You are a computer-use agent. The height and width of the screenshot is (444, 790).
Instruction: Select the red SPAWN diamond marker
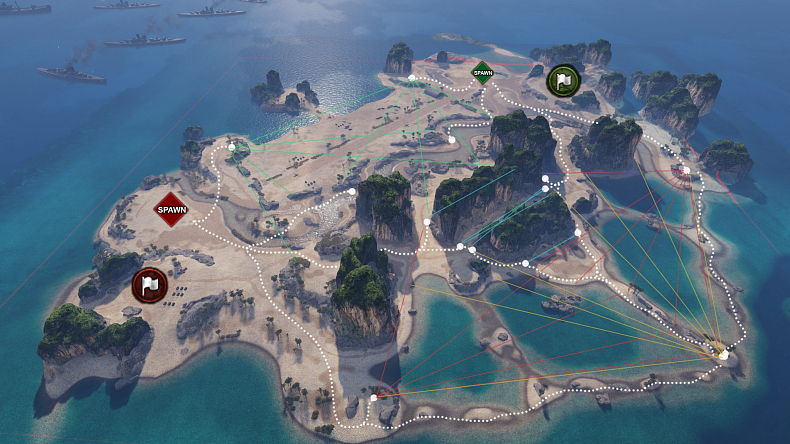pos(171,209)
